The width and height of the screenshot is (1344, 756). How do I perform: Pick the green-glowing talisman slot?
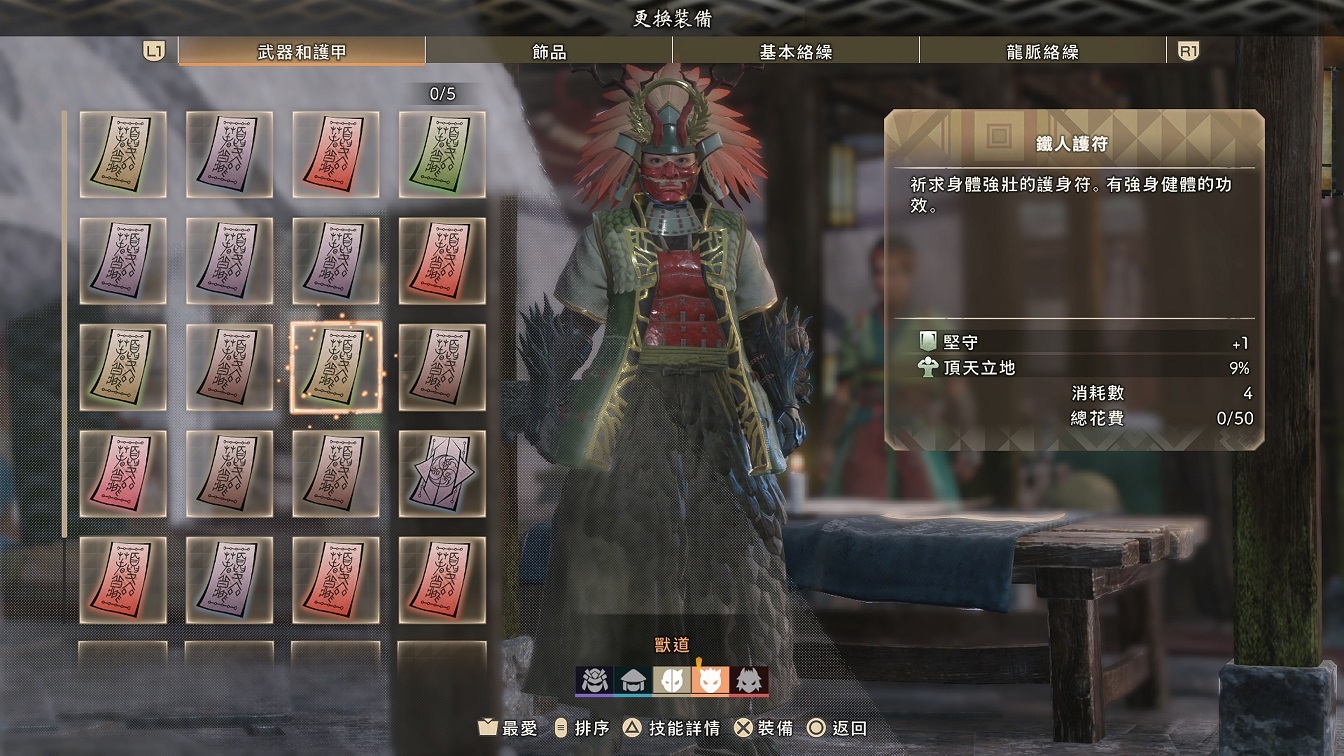coord(442,154)
